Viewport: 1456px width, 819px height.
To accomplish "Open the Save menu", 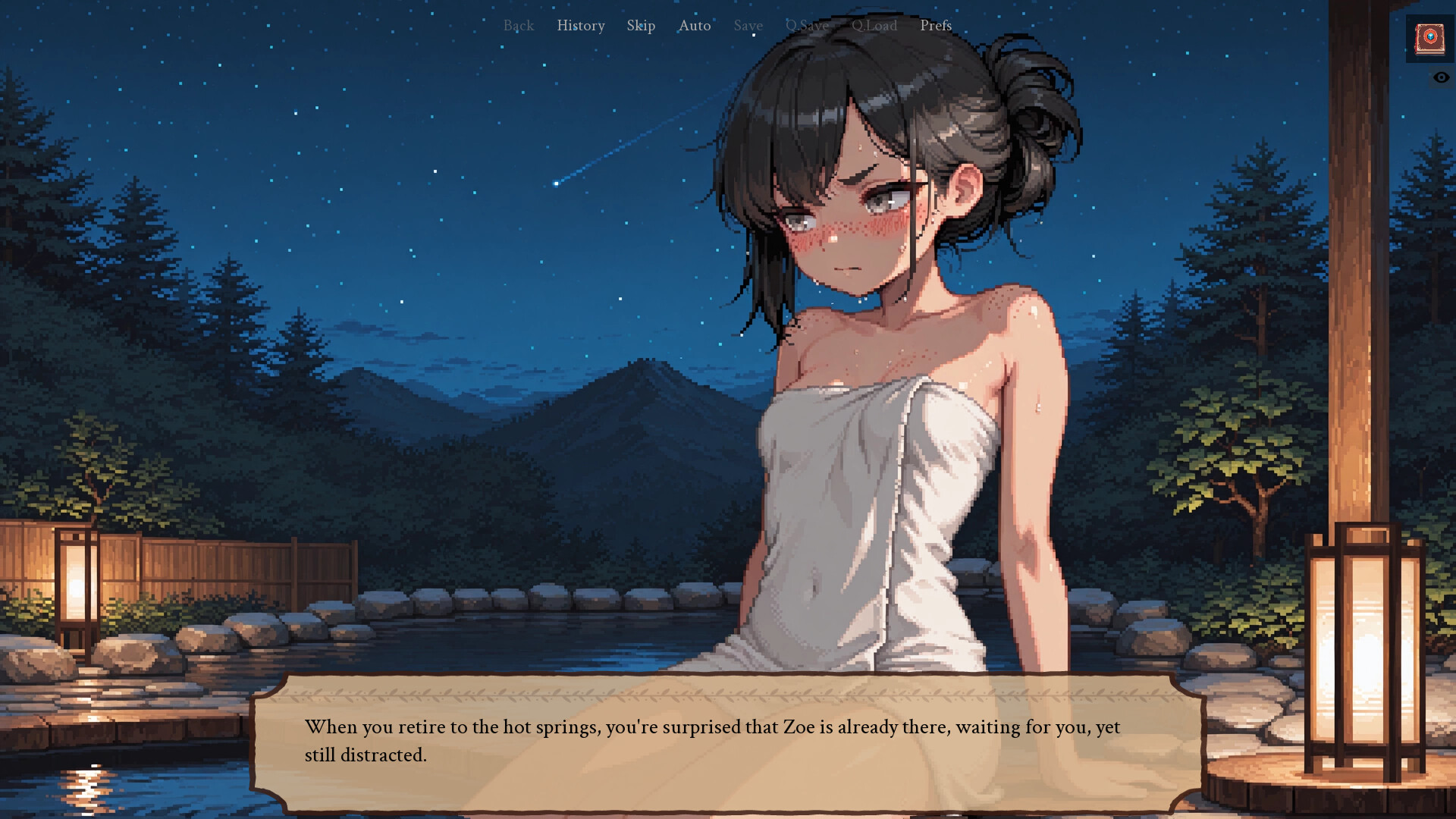I will pos(748,26).
